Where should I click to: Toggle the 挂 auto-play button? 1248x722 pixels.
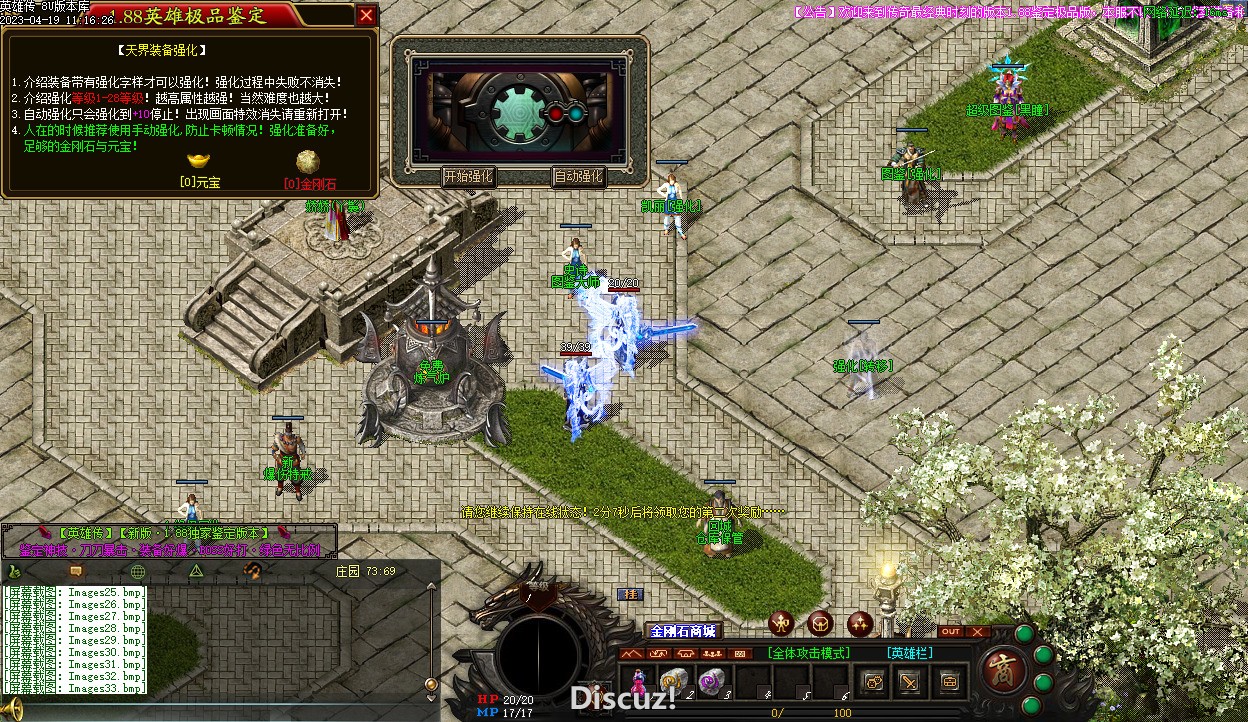[630, 594]
